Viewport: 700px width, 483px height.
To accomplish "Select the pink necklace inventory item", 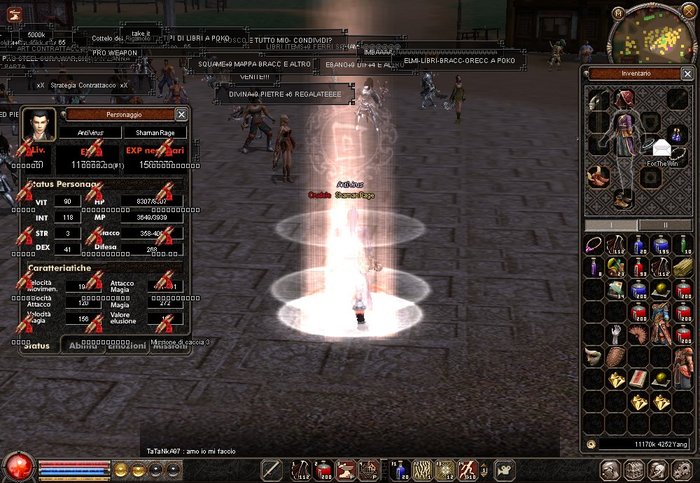I will point(595,245).
